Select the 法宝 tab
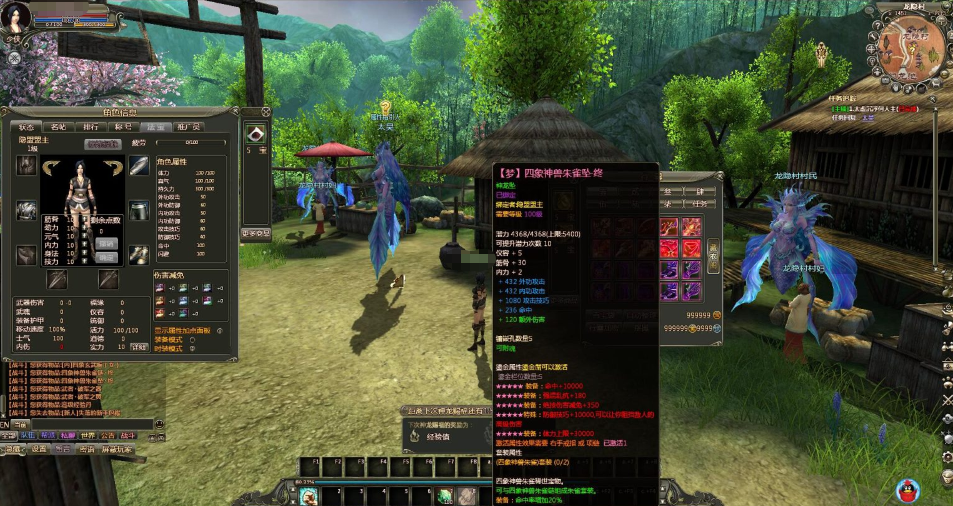Viewport: 953px width, 506px height. (155, 127)
